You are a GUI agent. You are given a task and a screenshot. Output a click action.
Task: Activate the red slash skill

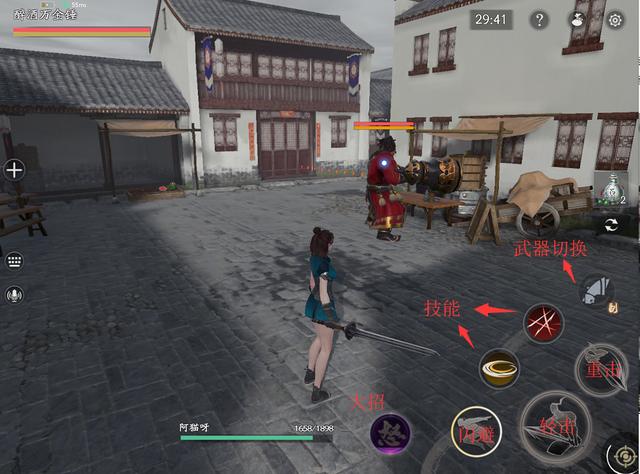point(544,323)
